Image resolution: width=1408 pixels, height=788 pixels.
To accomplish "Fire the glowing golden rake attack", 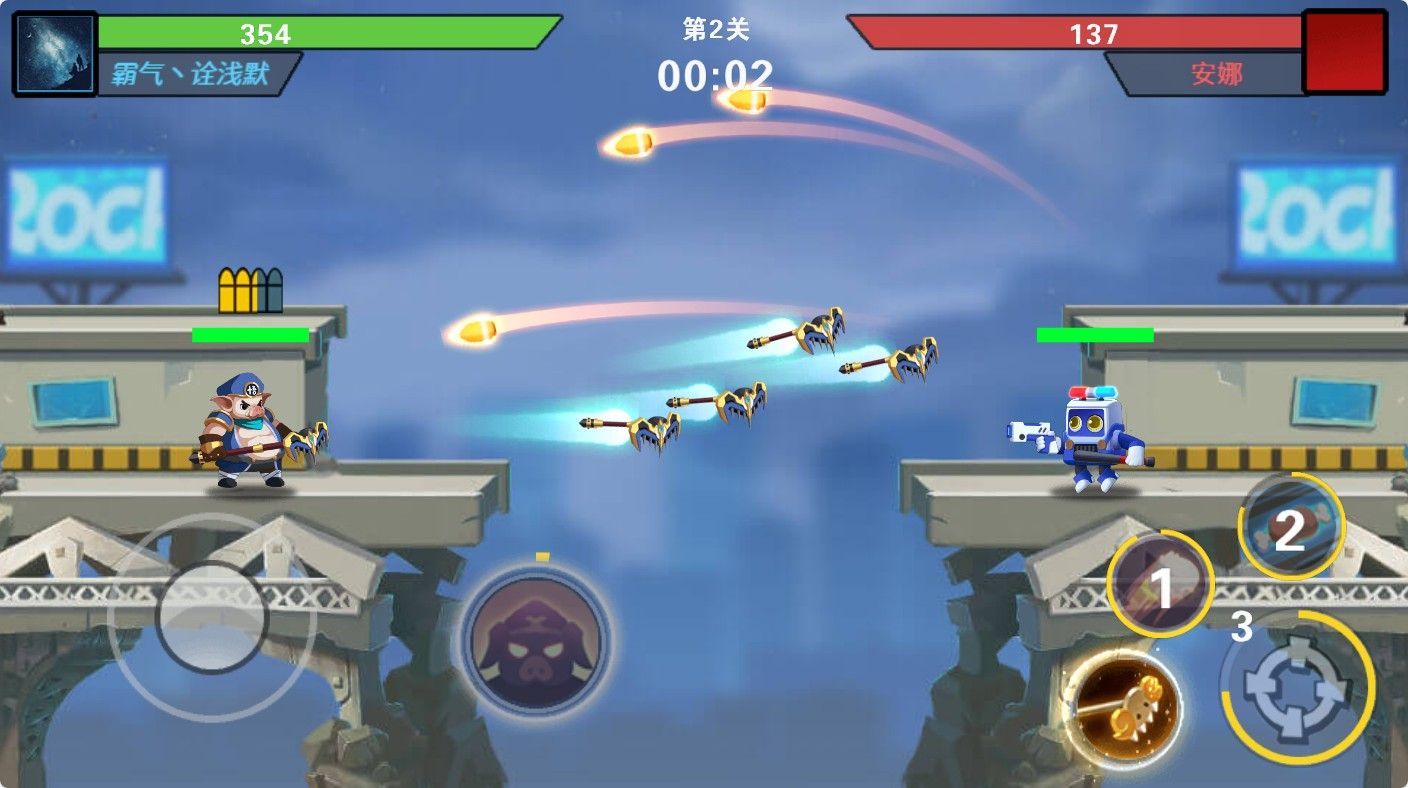I will point(1122,708).
